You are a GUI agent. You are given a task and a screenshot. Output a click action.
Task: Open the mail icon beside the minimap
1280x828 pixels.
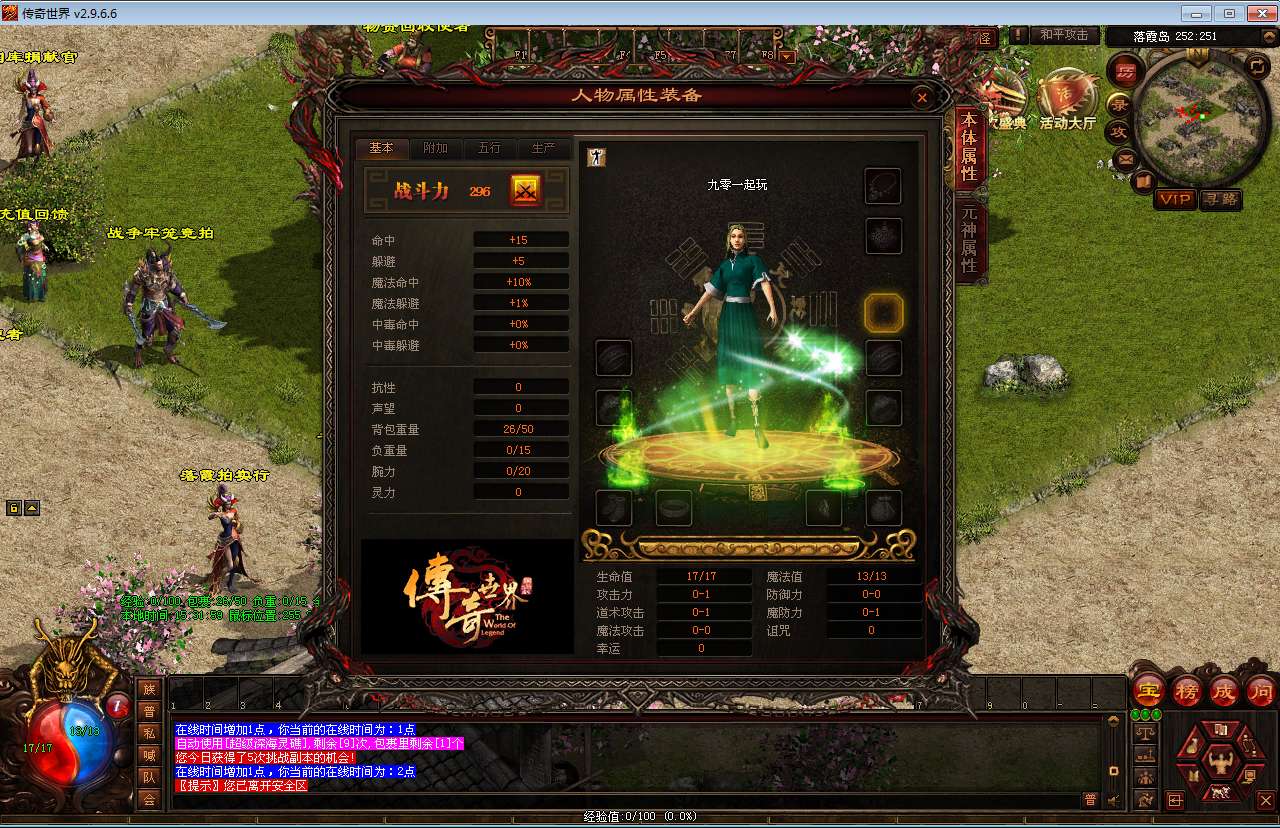[x=1124, y=158]
